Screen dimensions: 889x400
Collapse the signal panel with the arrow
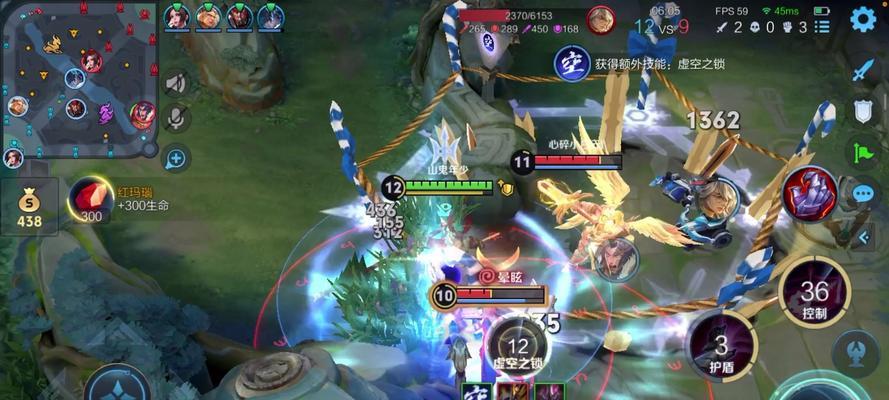tap(863, 236)
